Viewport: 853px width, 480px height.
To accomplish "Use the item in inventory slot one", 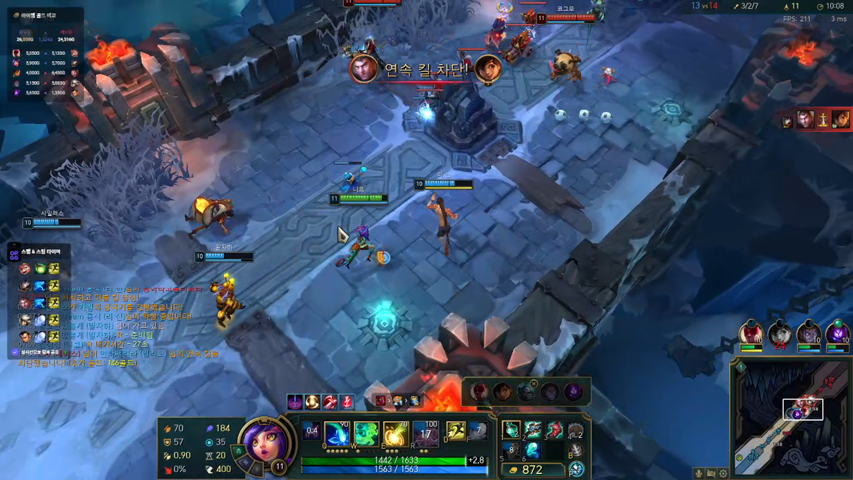I will tap(511, 431).
